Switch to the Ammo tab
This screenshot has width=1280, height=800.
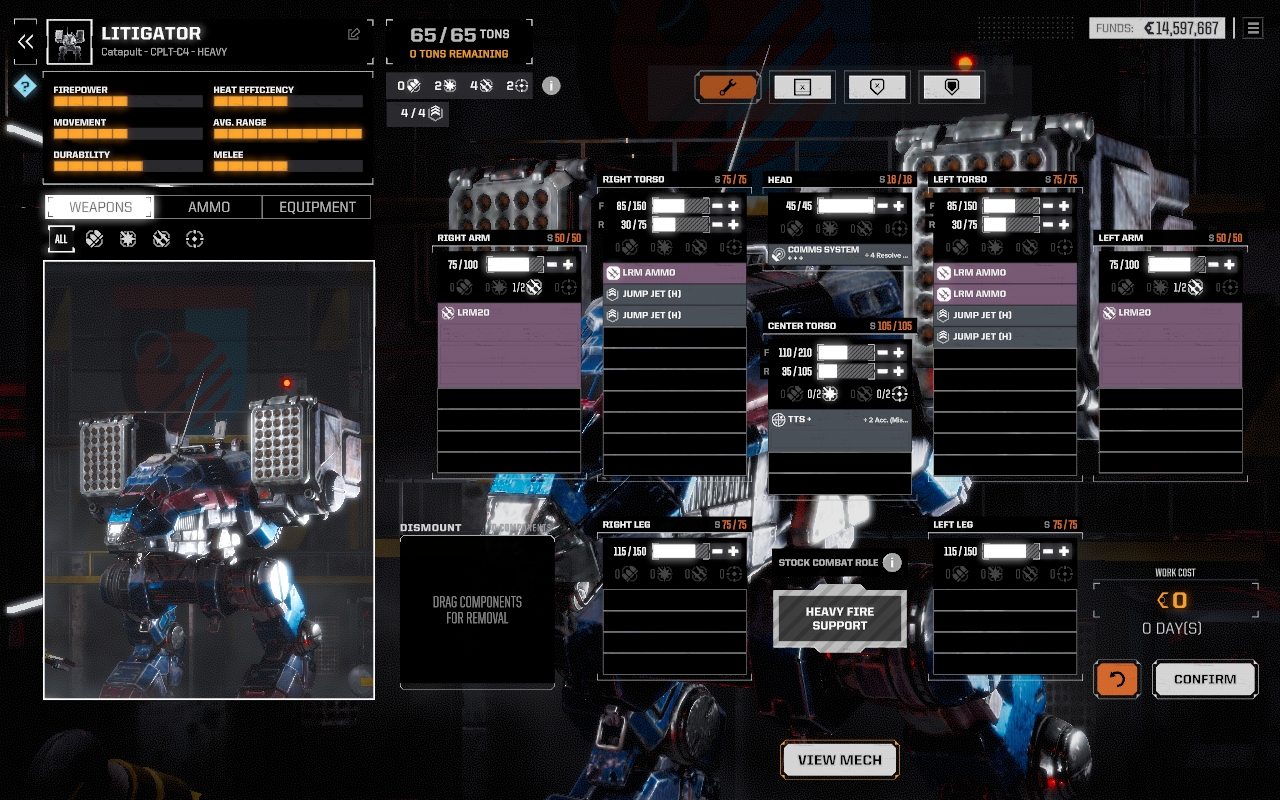(x=209, y=207)
